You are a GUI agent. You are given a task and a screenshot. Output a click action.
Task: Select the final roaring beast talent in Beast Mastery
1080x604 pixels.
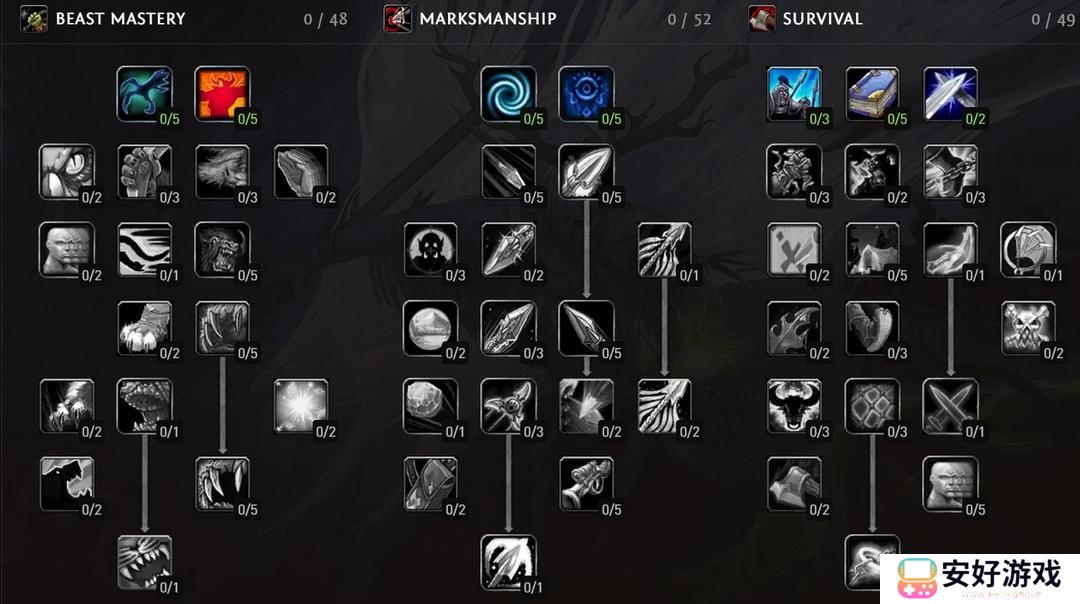pyautogui.click(x=144, y=562)
